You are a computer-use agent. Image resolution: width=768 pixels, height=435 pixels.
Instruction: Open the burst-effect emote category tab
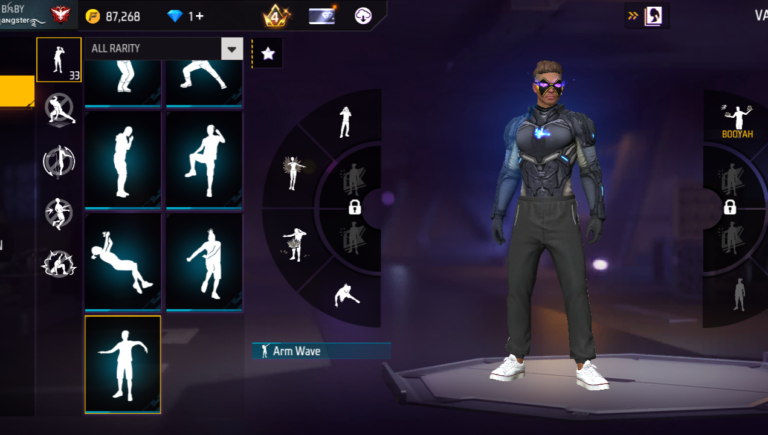(59, 263)
